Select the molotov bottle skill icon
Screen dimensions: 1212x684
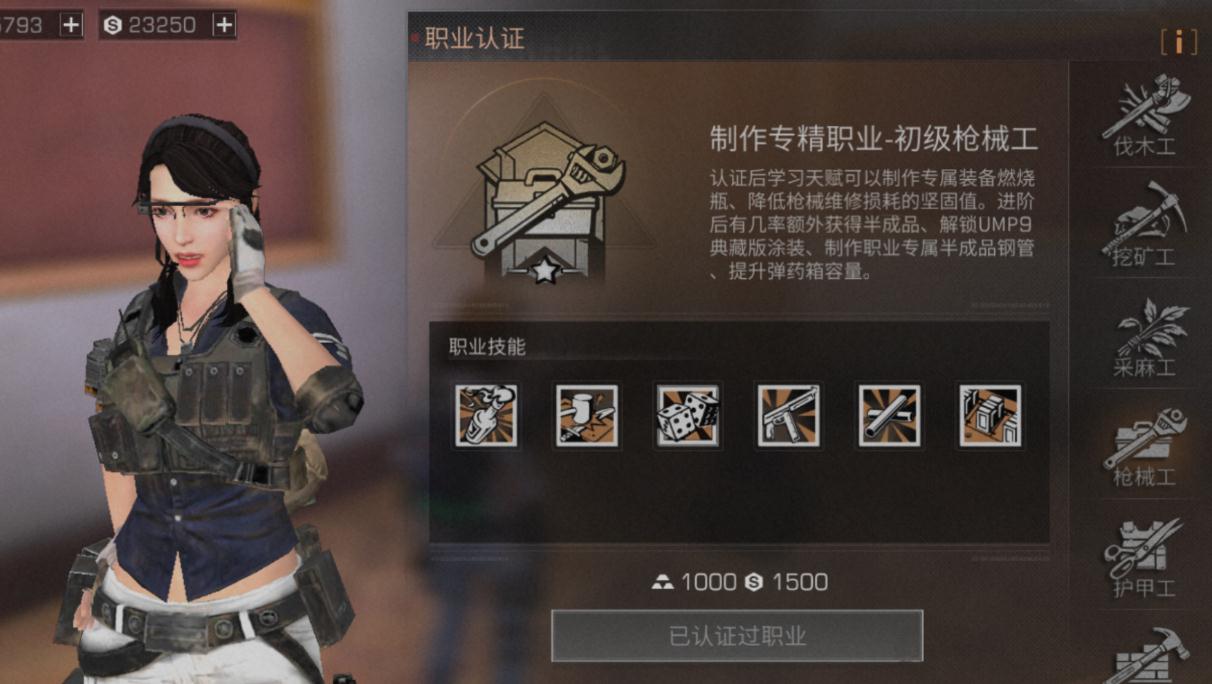(487, 416)
